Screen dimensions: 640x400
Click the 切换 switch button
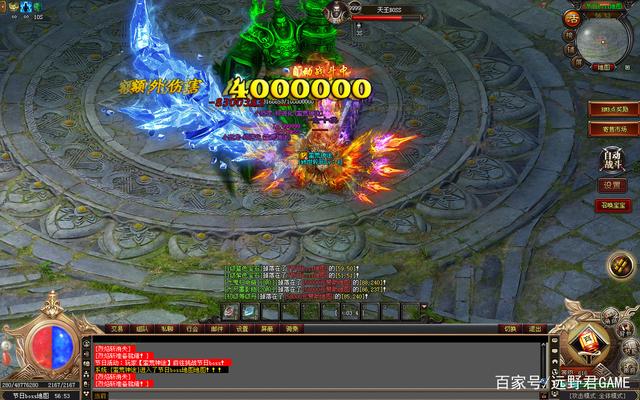(x=510, y=328)
